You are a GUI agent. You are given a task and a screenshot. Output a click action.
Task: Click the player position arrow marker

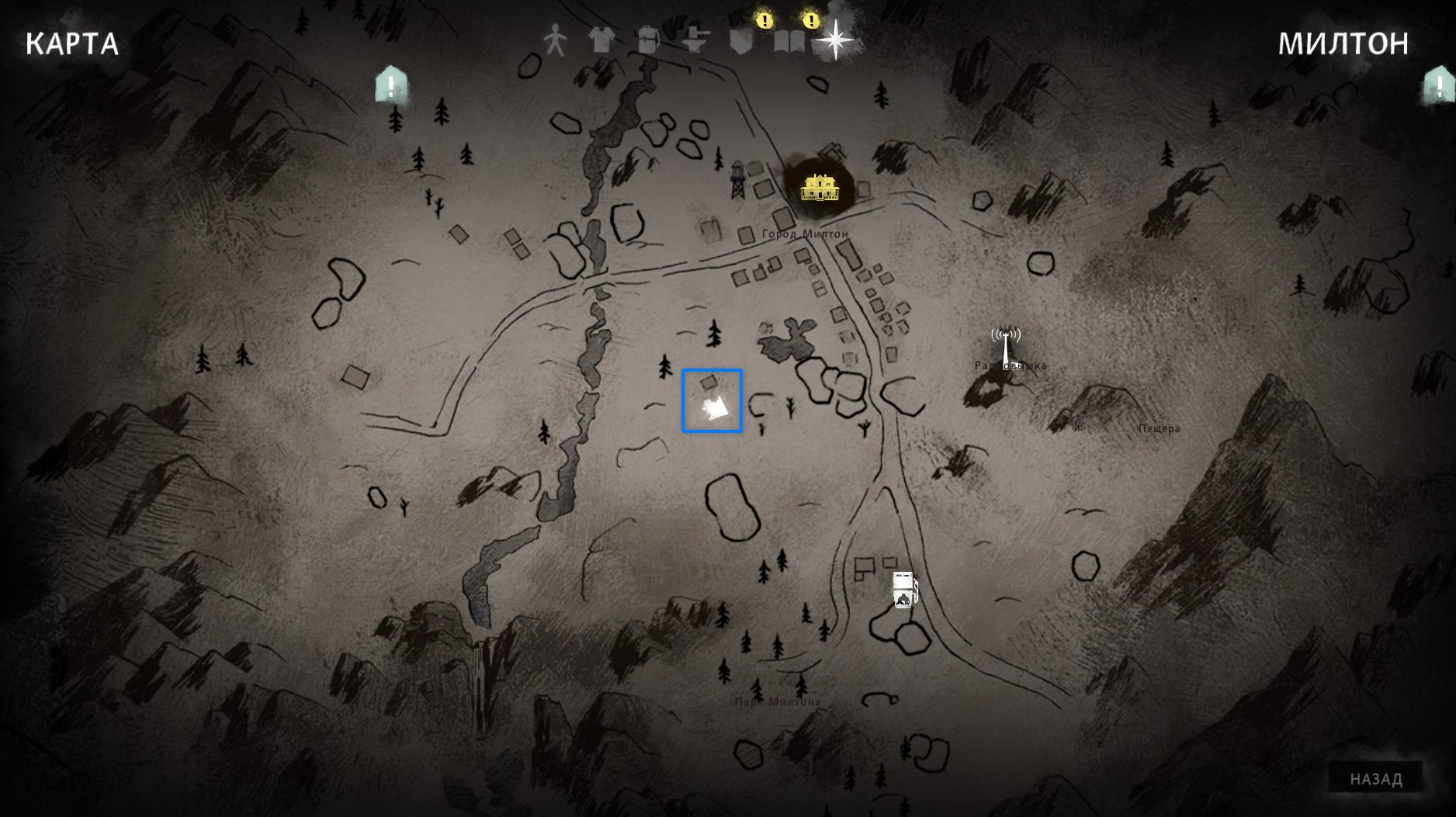click(715, 408)
